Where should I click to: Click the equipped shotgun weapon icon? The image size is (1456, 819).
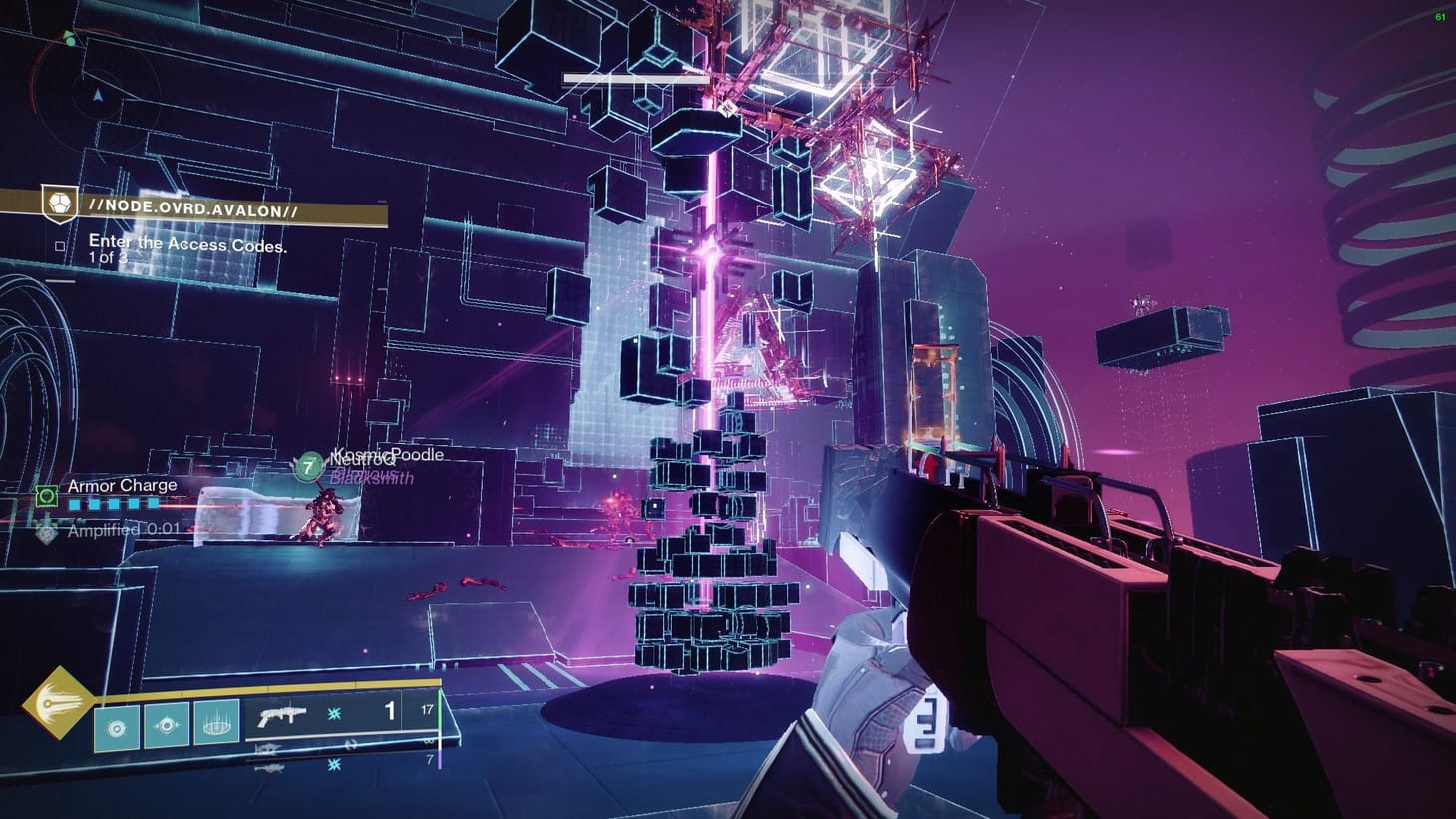[x=280, y=716]
